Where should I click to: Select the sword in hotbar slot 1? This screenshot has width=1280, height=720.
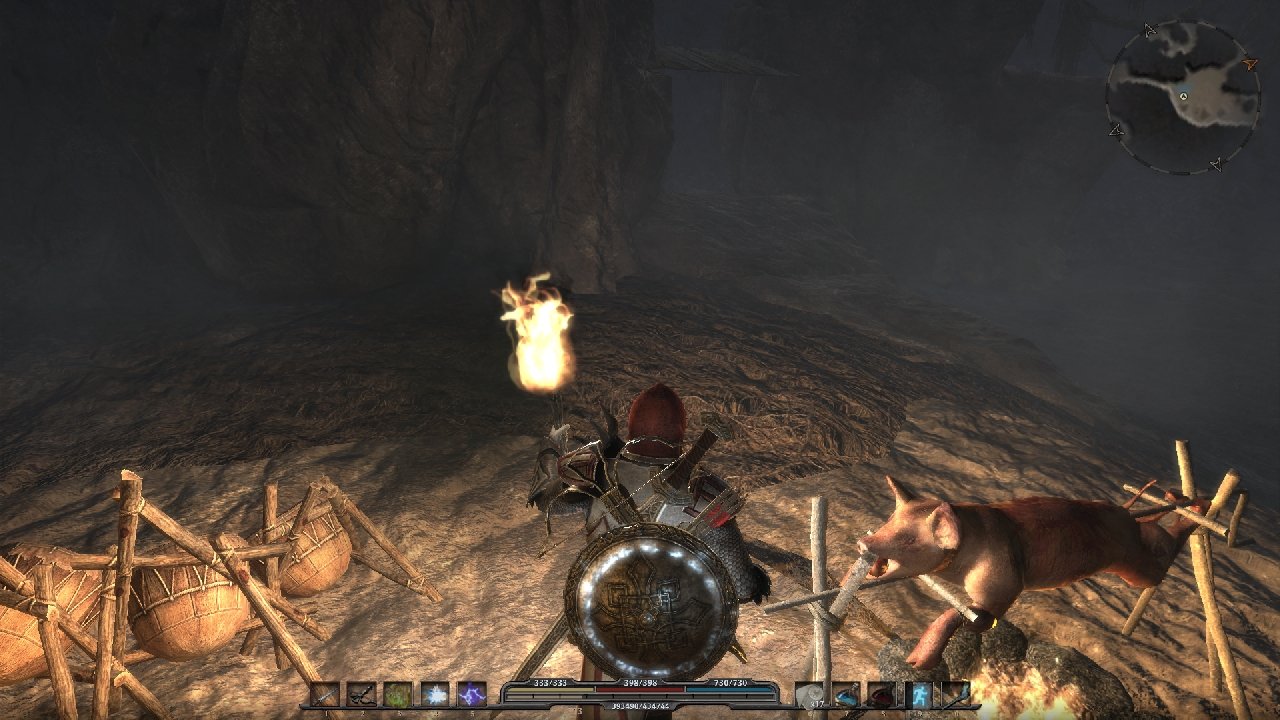point(325,694)
